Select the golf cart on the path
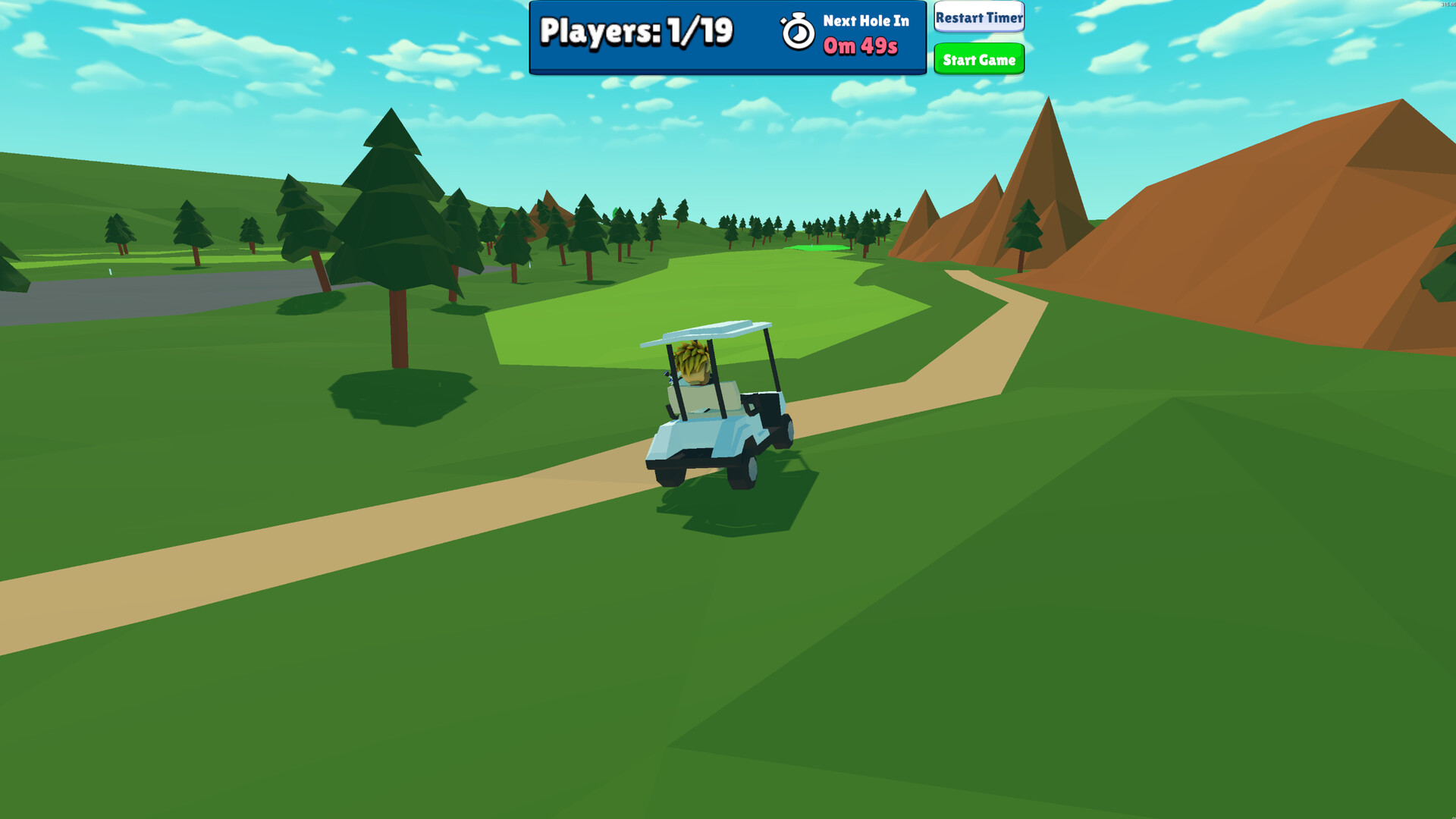This screenshot has height=819, width=1456. (713, 413)
